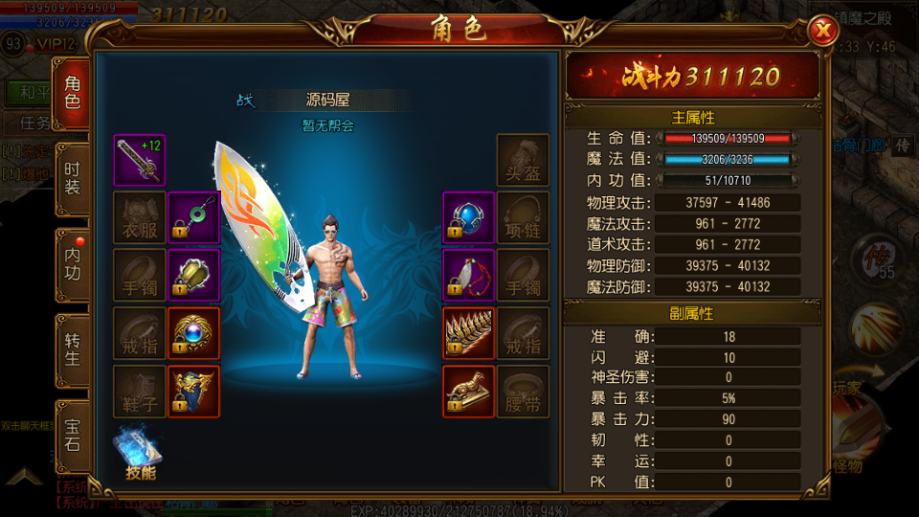919x517 pixels.
Task: Select the empty 腰带 belt slot
Action: [522, 391]
